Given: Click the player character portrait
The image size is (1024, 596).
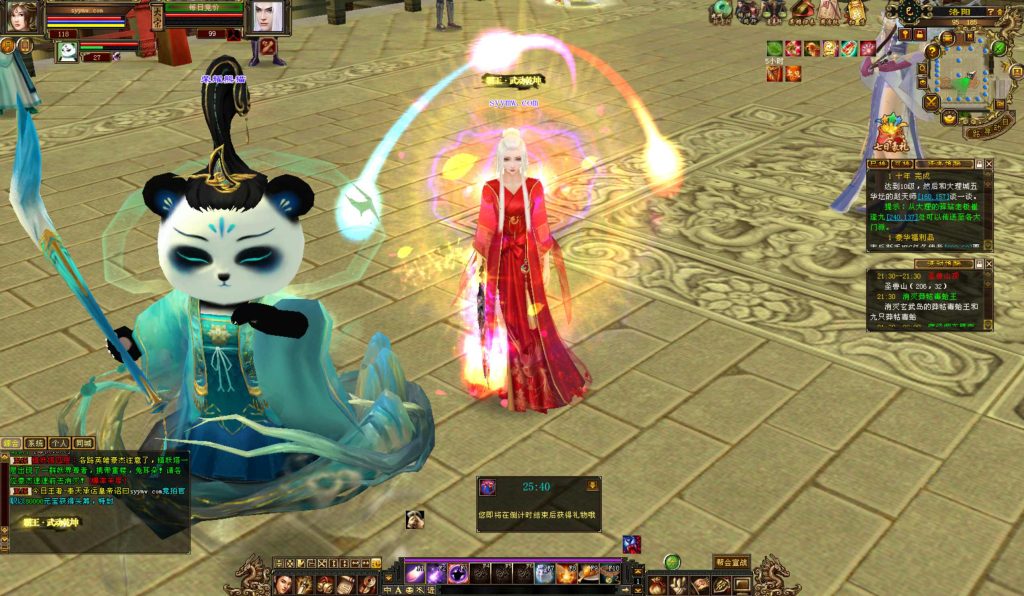Looking at the screenshot, I should point(21,17).
